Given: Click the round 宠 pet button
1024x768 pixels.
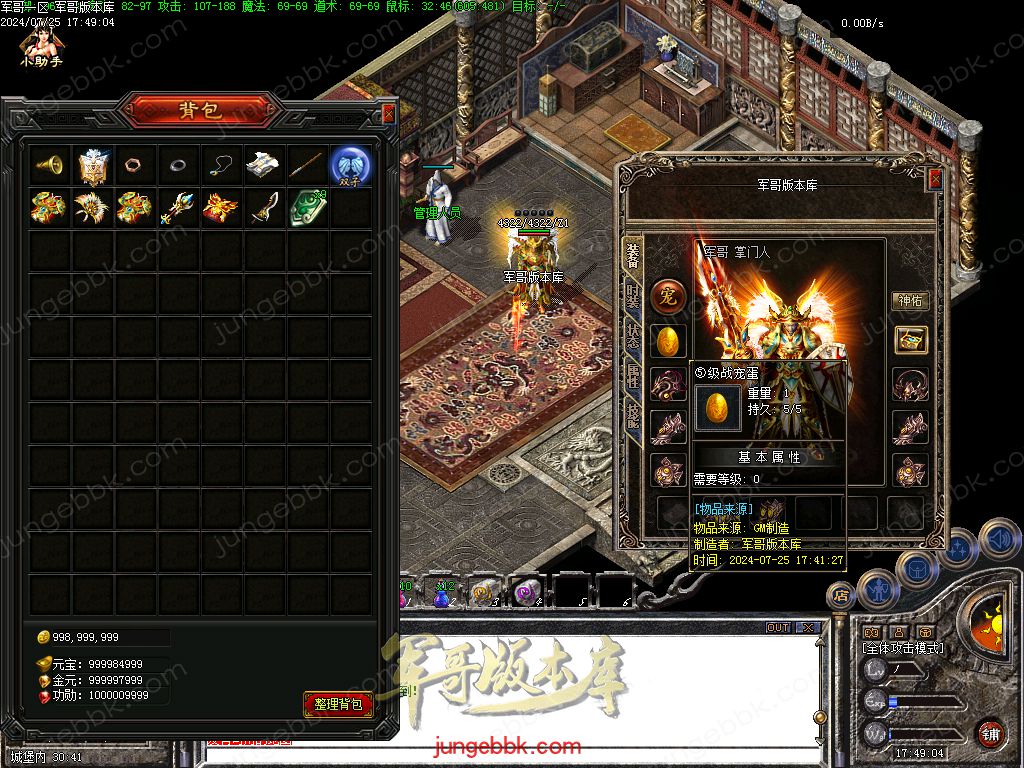Looking at the screenshot, I should pyautogui.click(x=668, y=297).
